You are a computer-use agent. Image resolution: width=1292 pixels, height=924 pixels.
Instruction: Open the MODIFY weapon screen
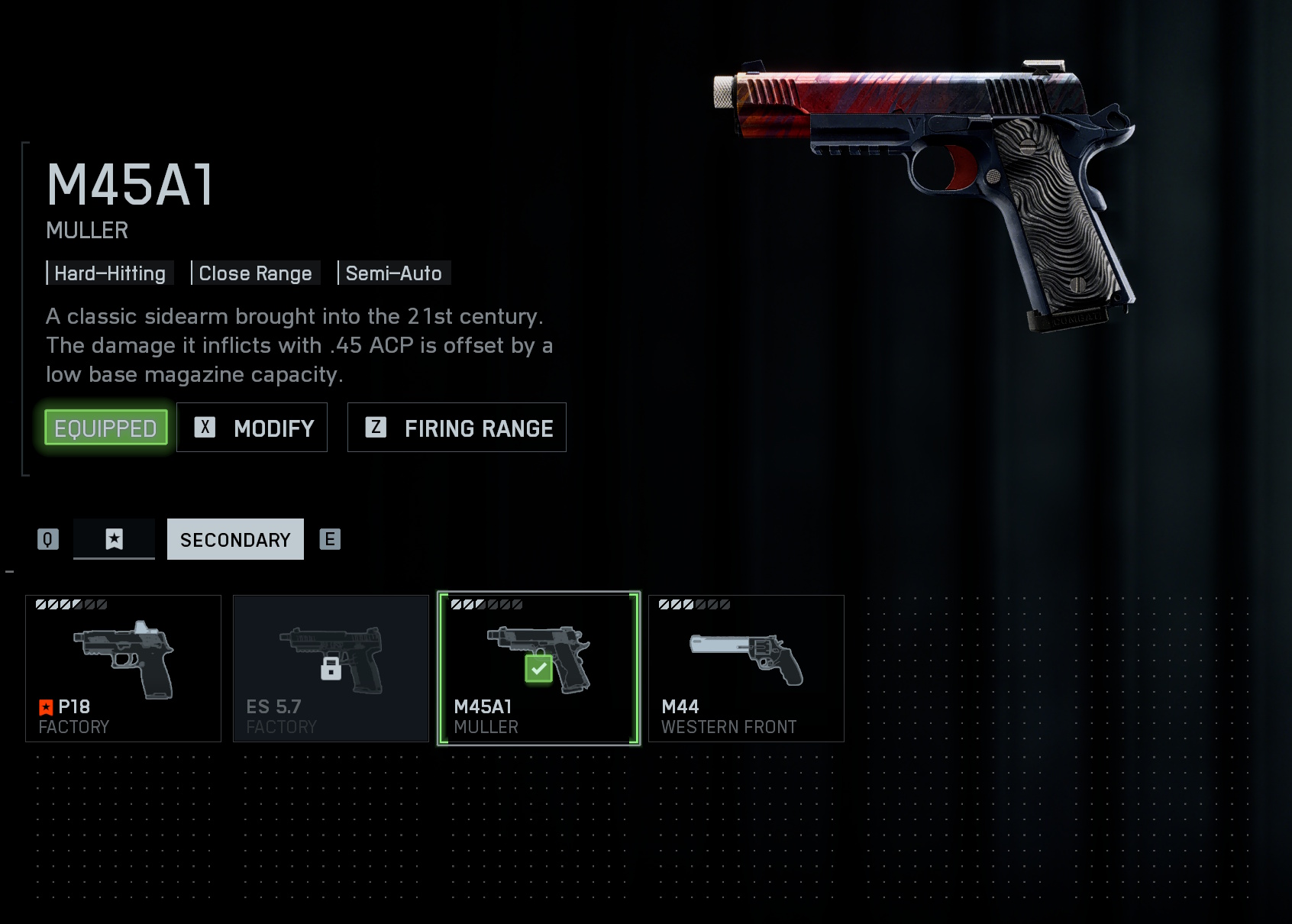(x=252, y=428)
